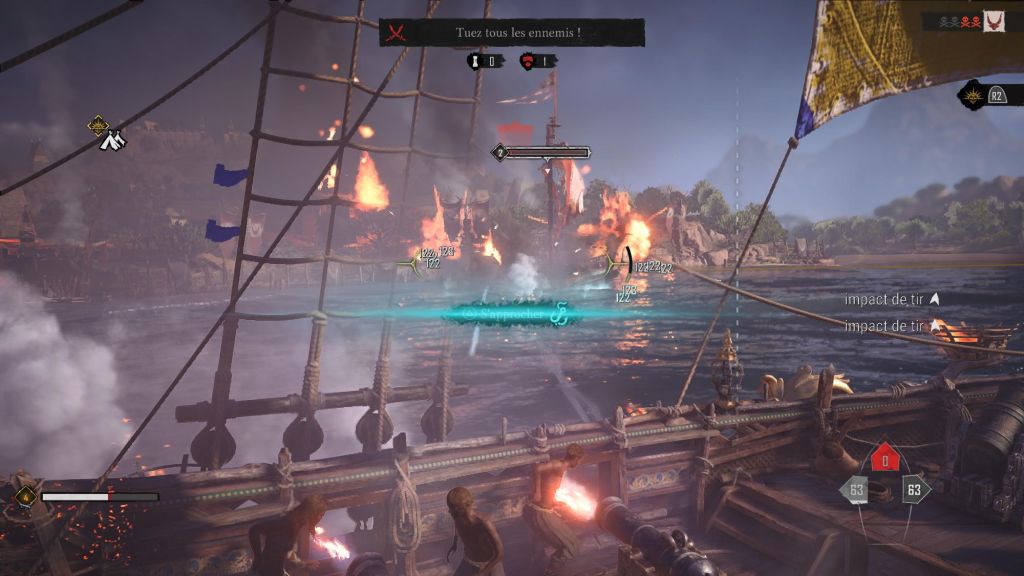Click the enemy ship's level diamond badge

pos(500,152)
